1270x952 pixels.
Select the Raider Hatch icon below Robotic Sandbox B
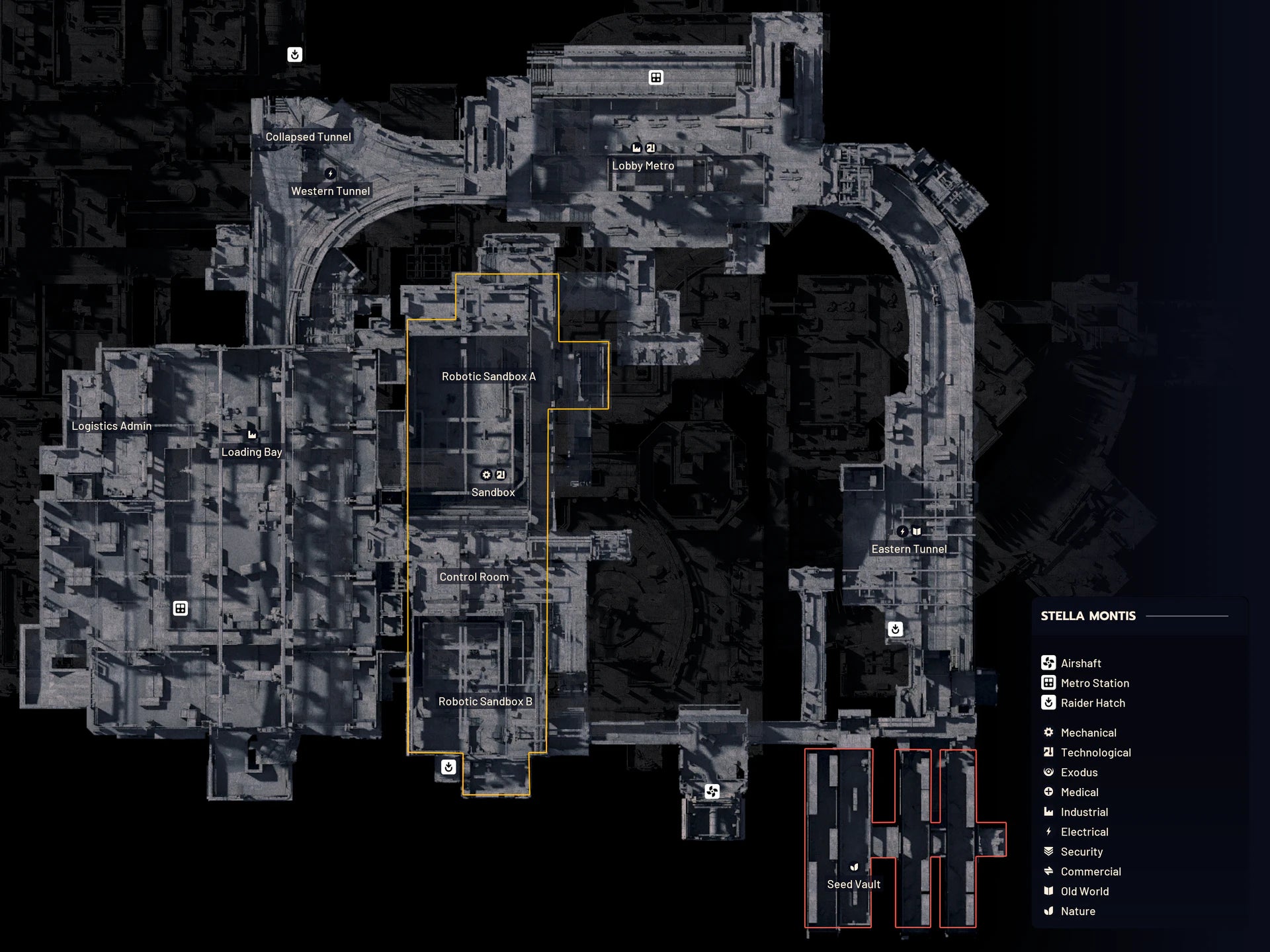[x=448, y=768]
